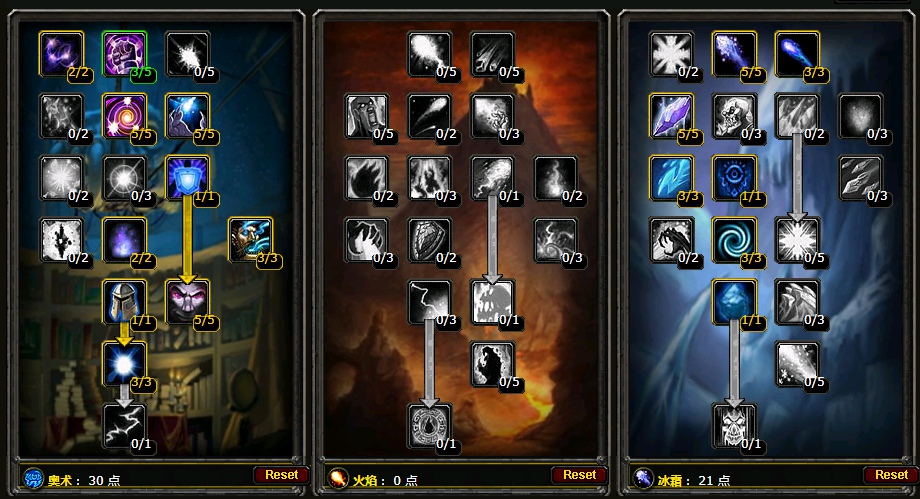Choose the purple ice crystal Frost talent
920x499 pixels.
click(x=671, y=115)
